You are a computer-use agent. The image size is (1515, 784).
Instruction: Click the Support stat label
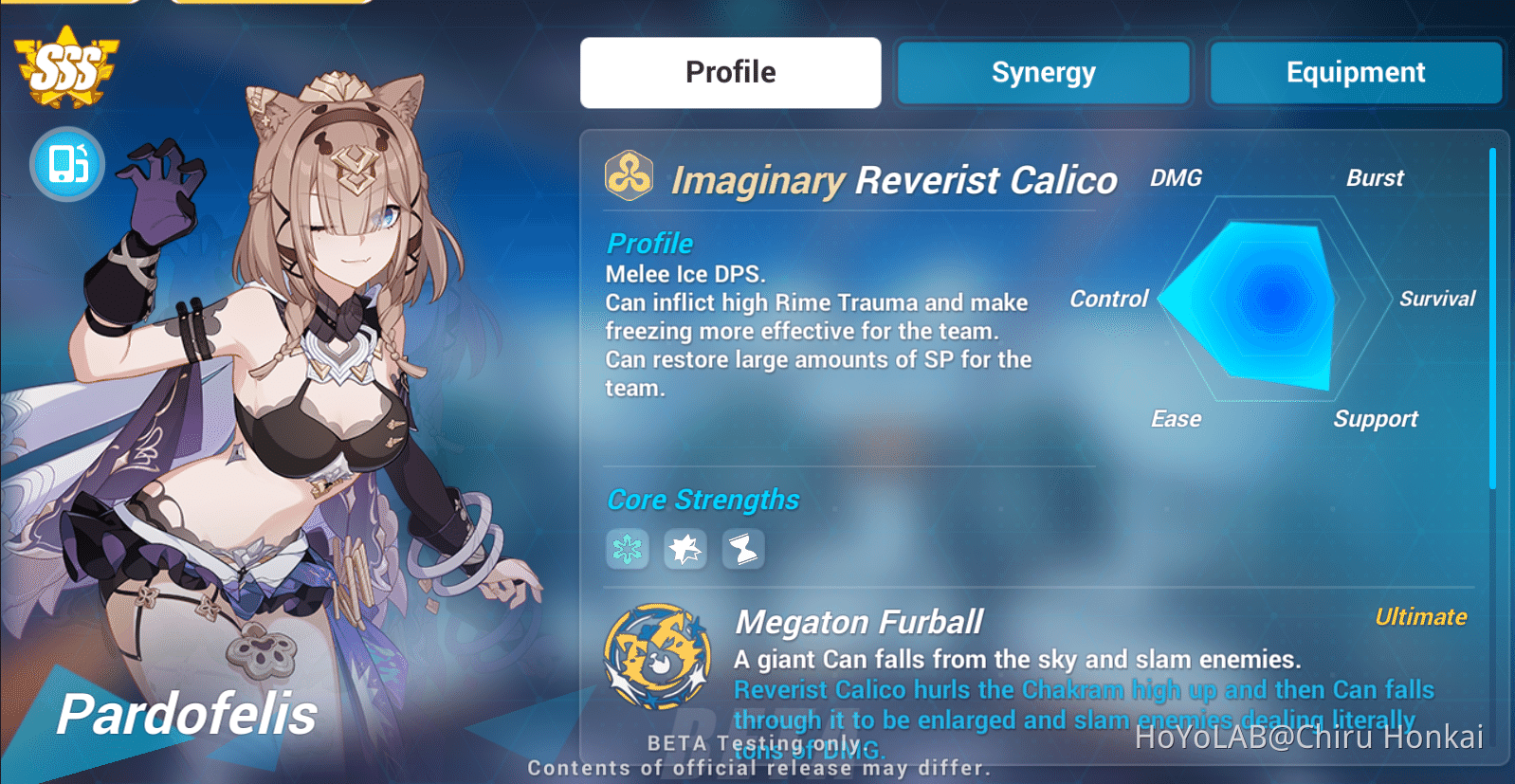tap(1376, 418)
